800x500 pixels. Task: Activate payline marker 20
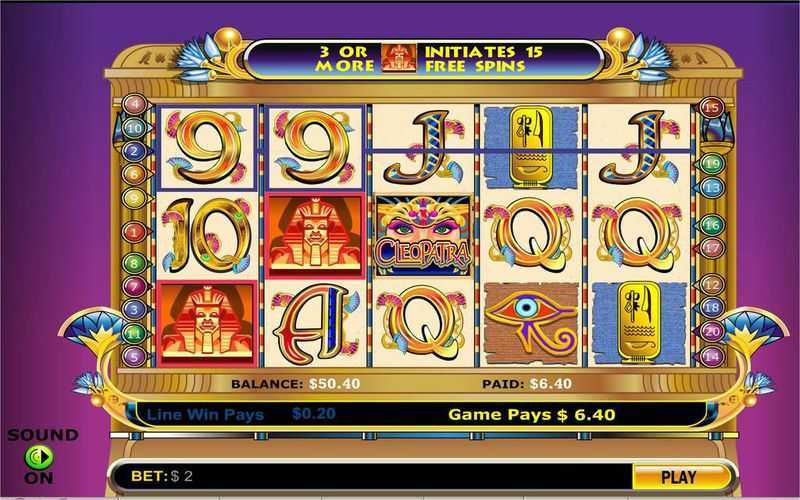[711, 331]
